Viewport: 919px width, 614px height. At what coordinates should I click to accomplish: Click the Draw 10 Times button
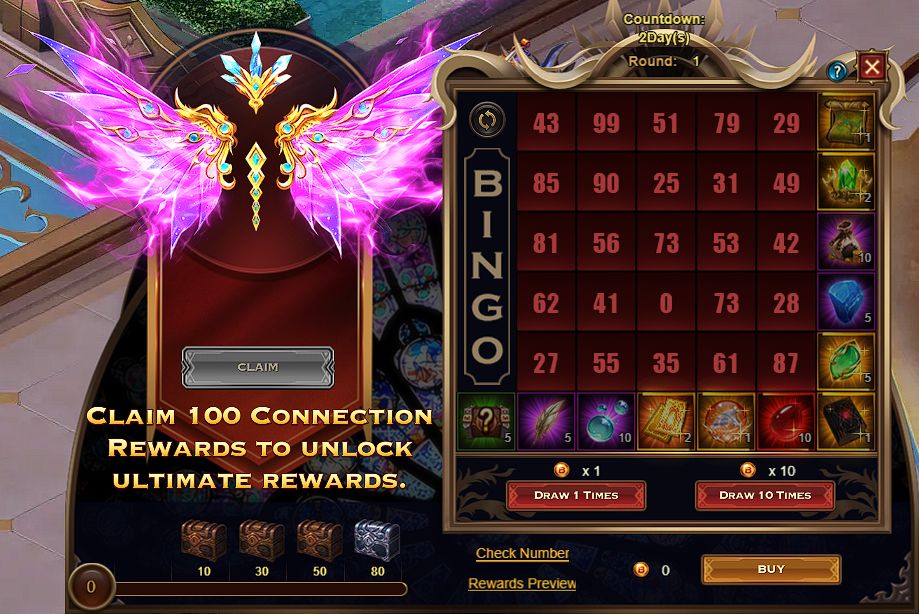coord(765,495)
